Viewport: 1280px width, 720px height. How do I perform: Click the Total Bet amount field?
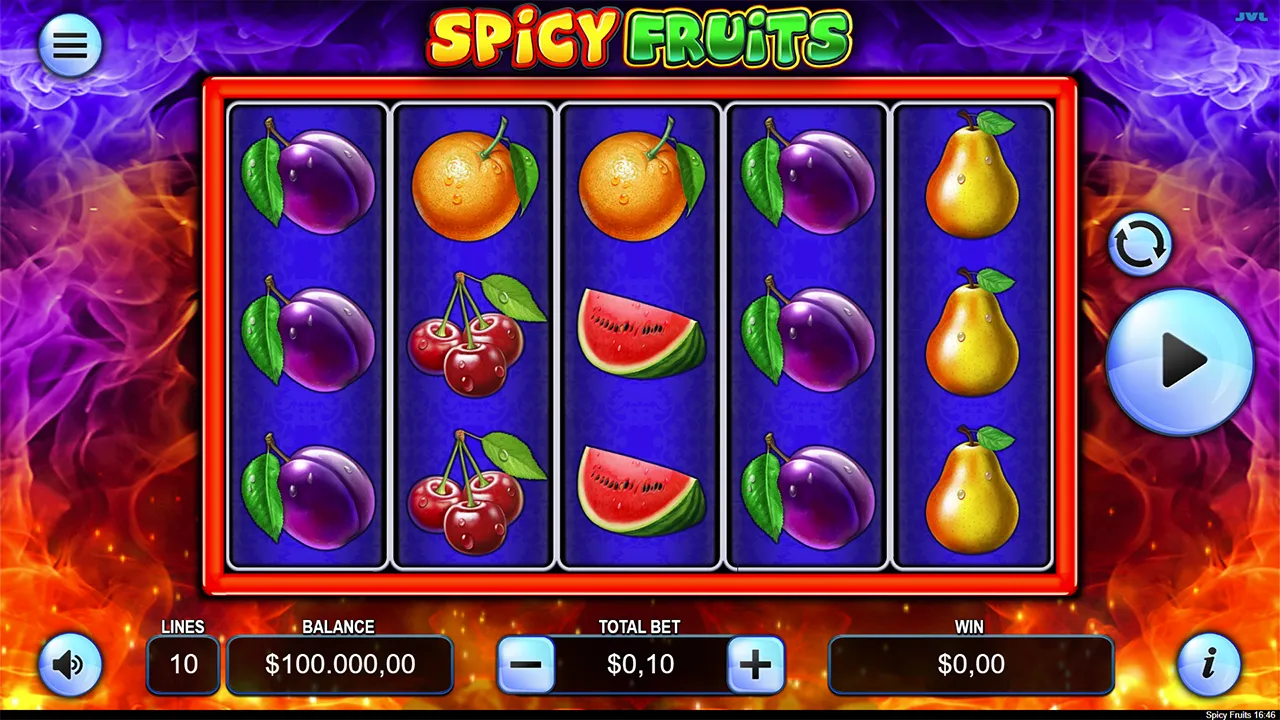click(x=640, y=664)
